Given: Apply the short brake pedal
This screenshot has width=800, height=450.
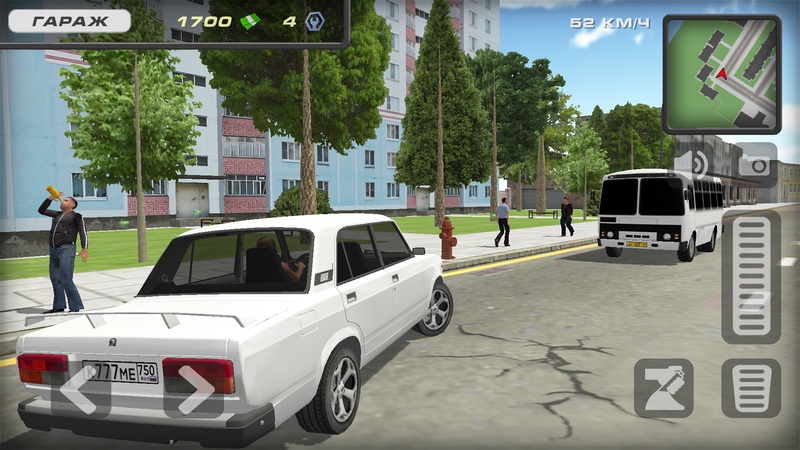Looking at the screenshot, I should click(x=751, y=388).
